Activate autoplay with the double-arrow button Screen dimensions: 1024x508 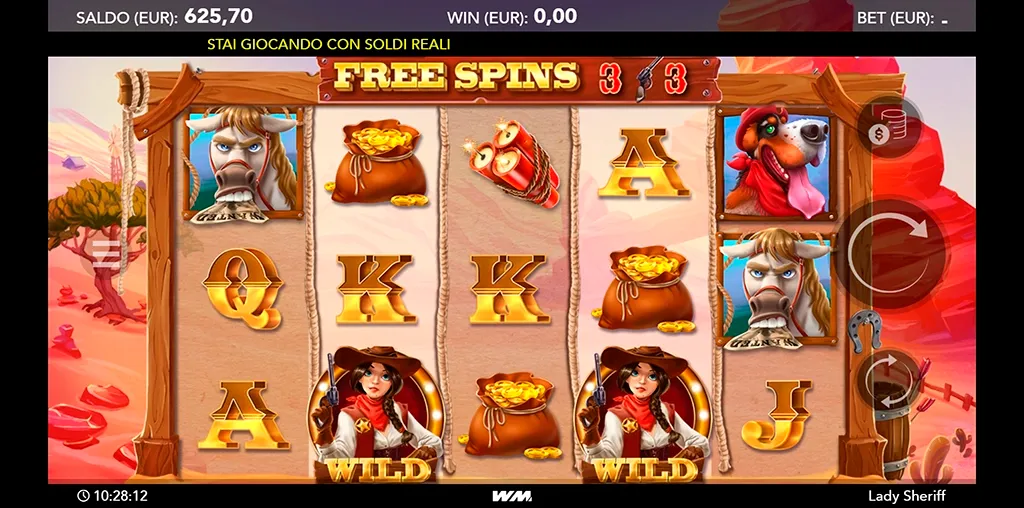point(887,380)
